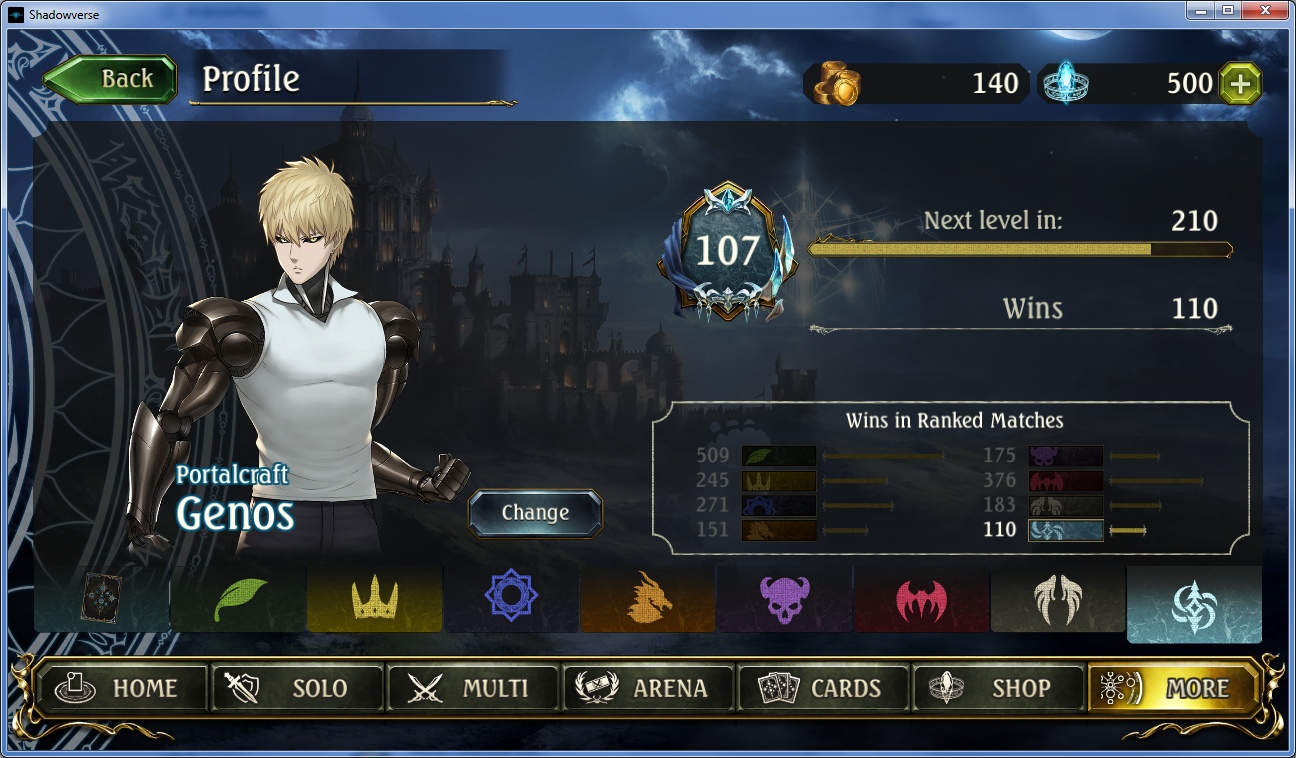Image resolution: width=1296 pixels, height=758 pixels.
Task: Open the MORE menu
Action: tap(1172, 688)
